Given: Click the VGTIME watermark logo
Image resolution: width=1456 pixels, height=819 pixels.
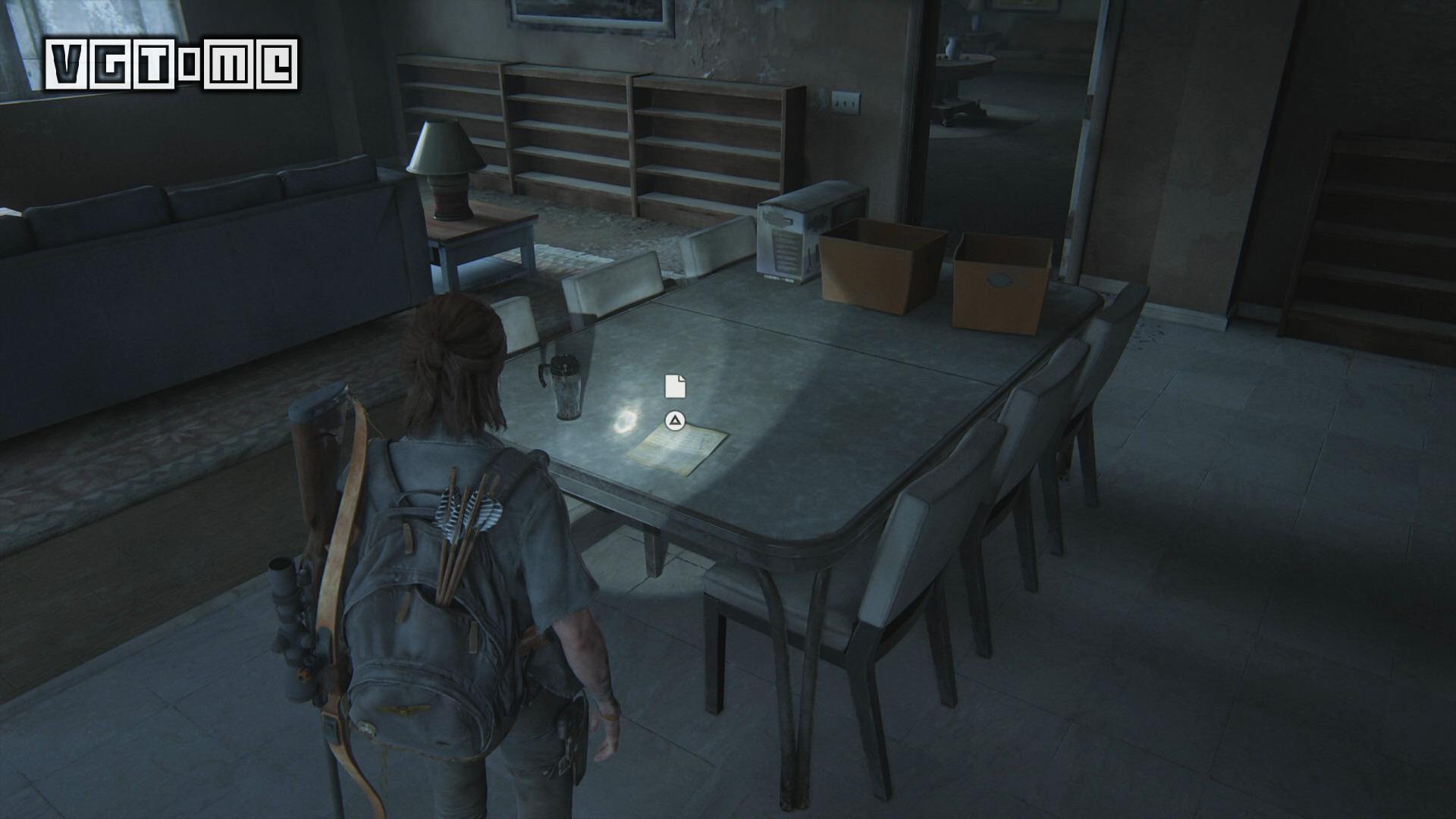Looking at the screenshot, I should point(171,65).
